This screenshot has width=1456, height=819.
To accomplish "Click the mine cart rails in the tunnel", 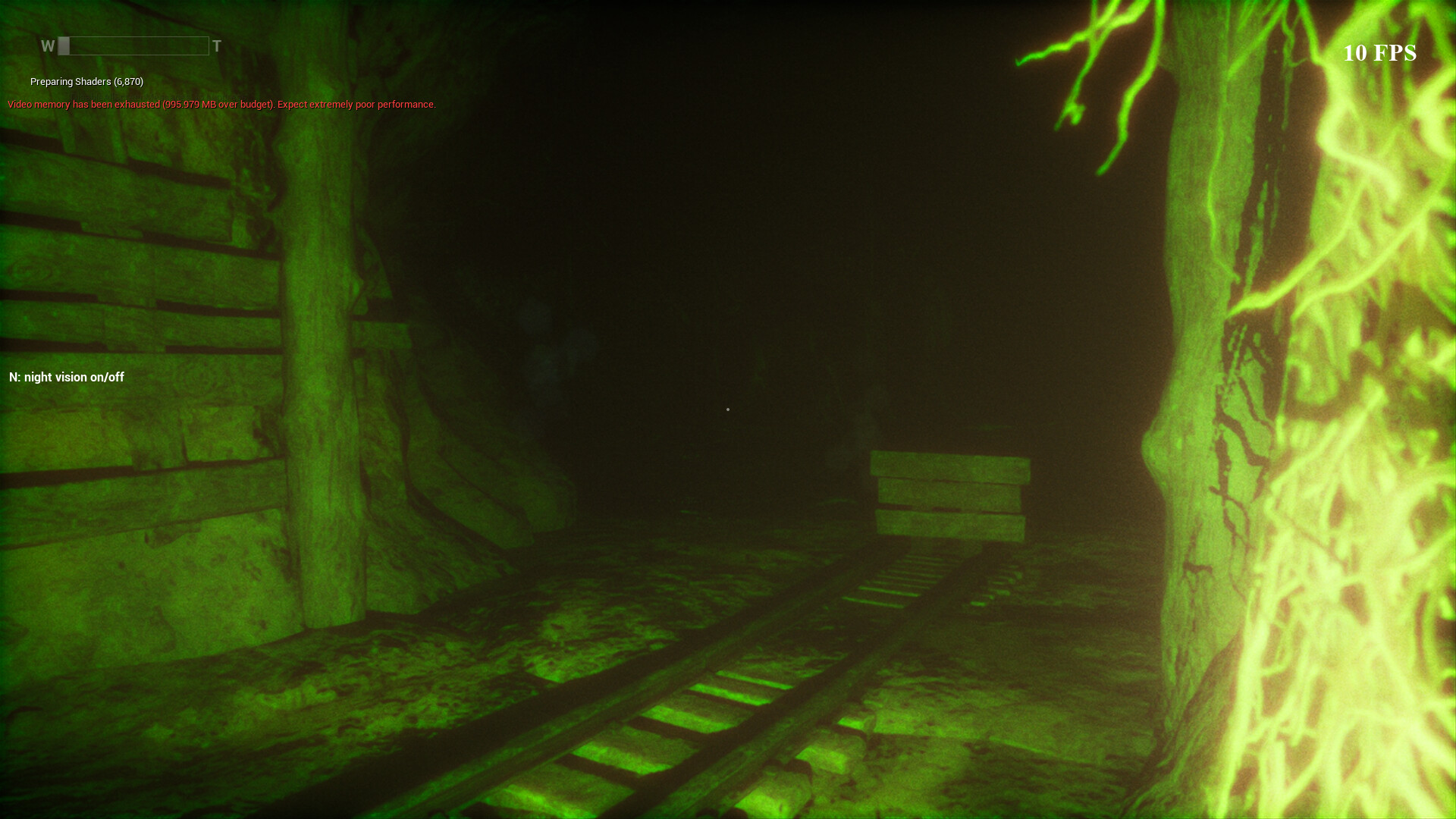I will pos(720,720).
